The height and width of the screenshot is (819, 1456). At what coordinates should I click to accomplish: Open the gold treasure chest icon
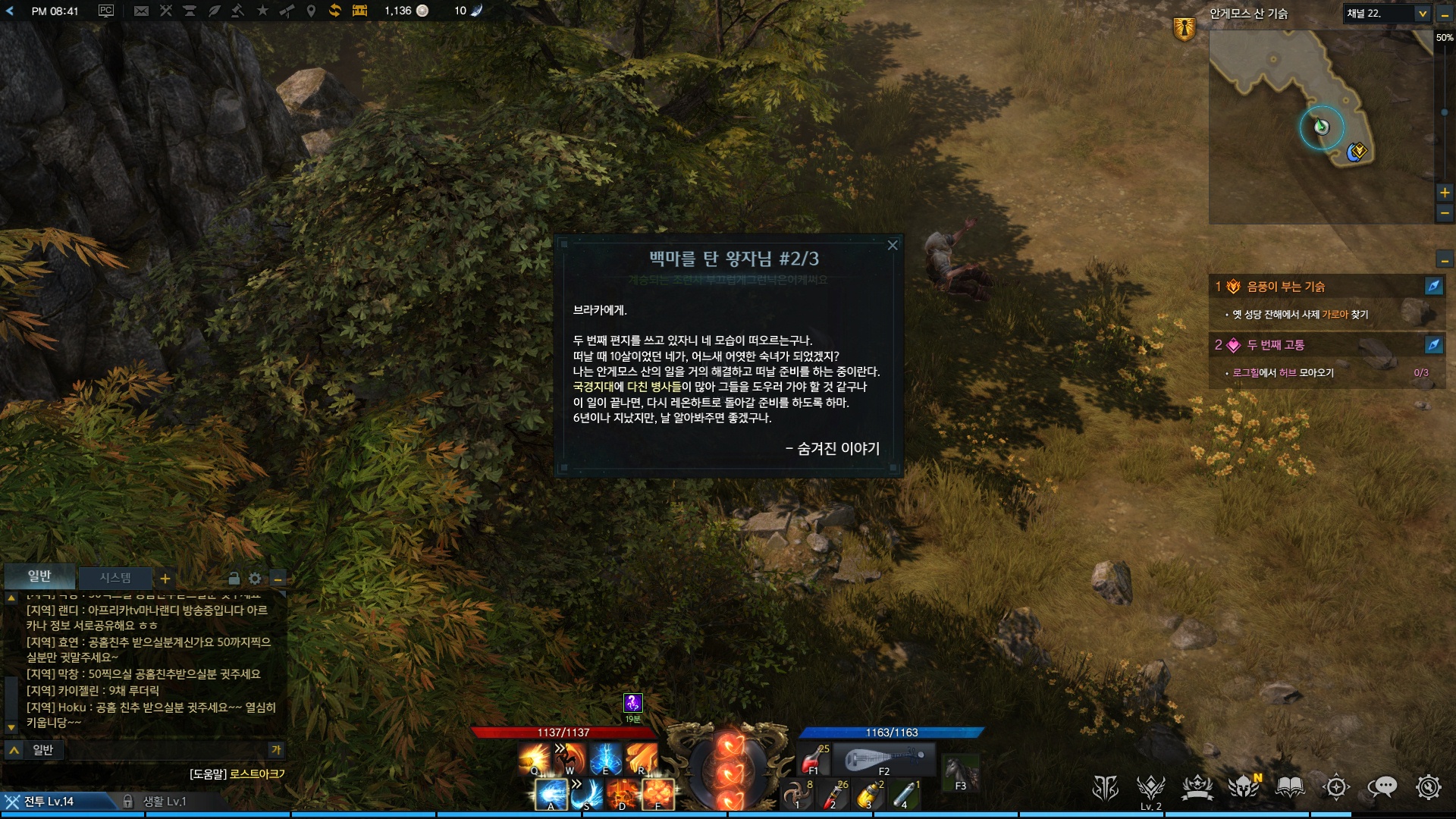[359, 11]
